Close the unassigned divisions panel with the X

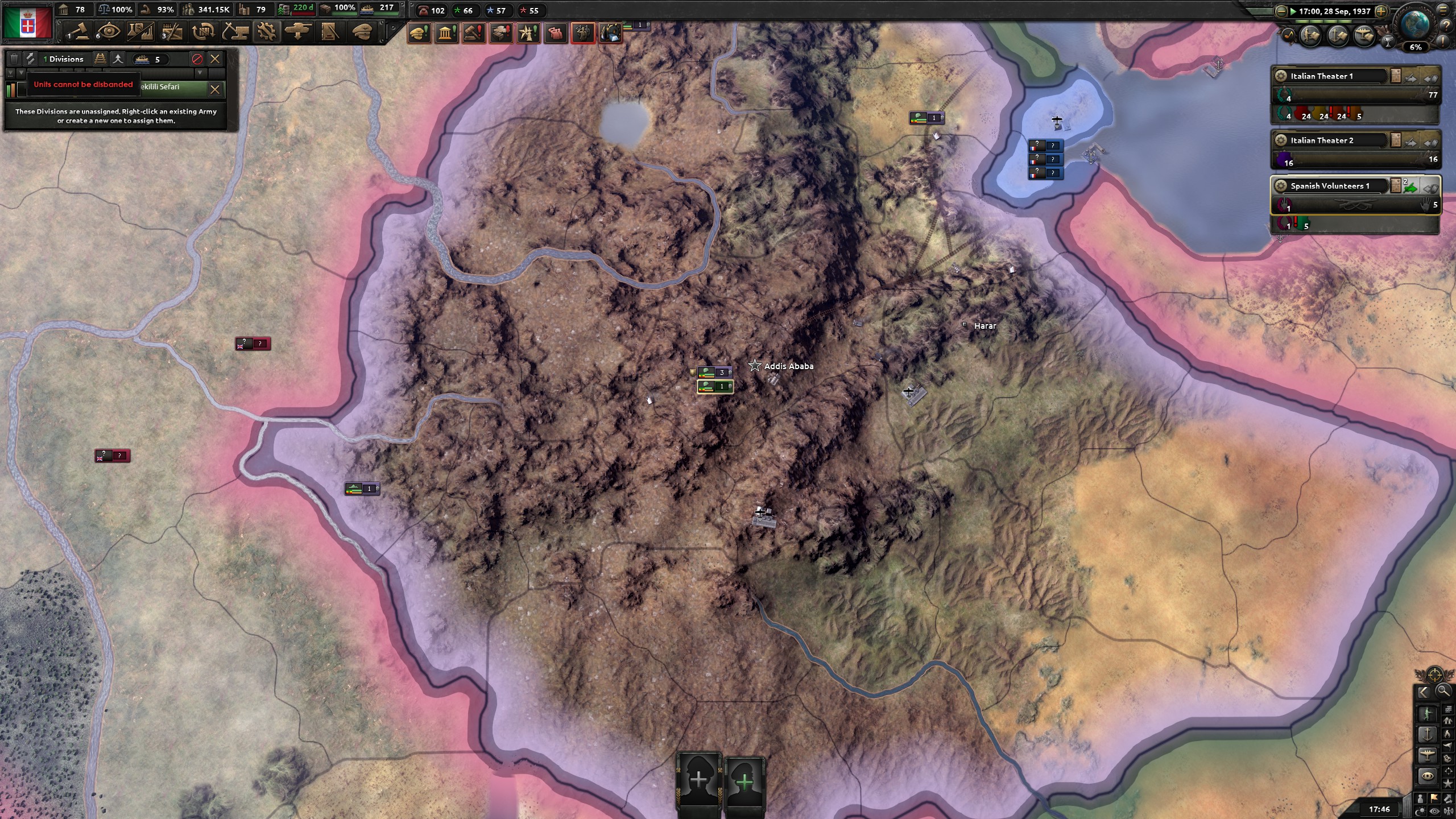[215, 59]
